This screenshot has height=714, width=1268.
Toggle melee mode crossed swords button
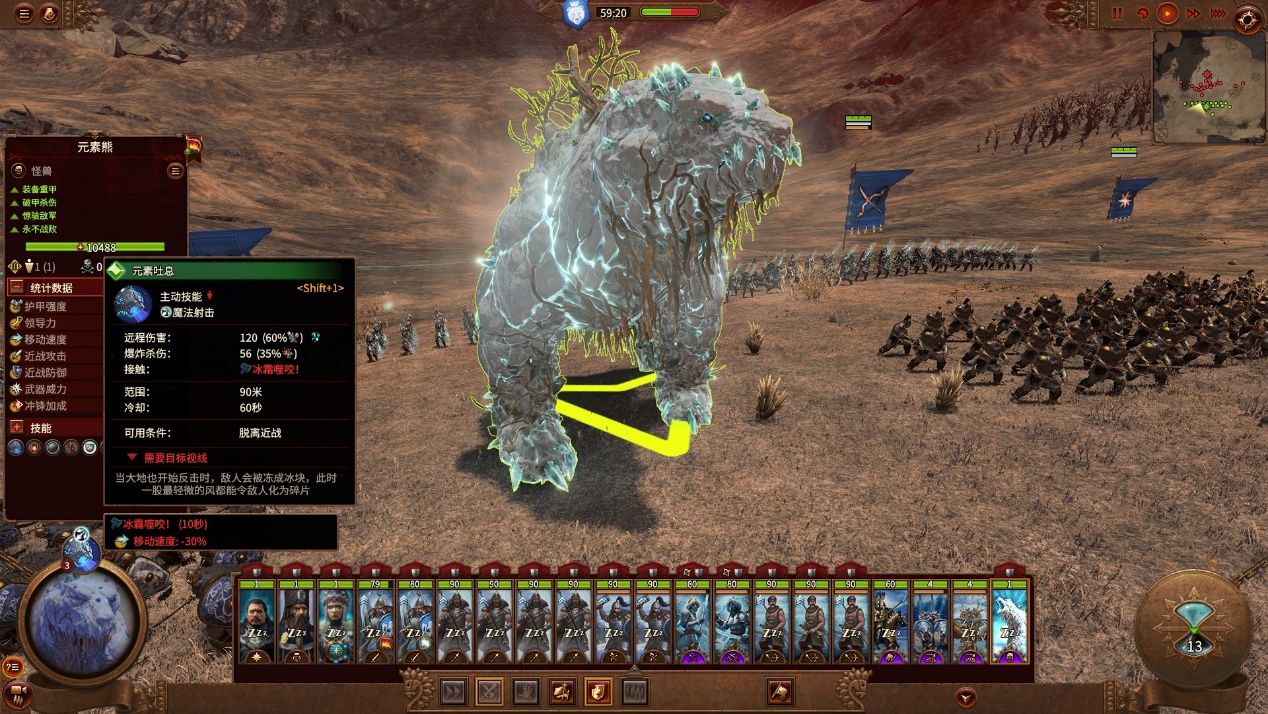pos(489,691)
